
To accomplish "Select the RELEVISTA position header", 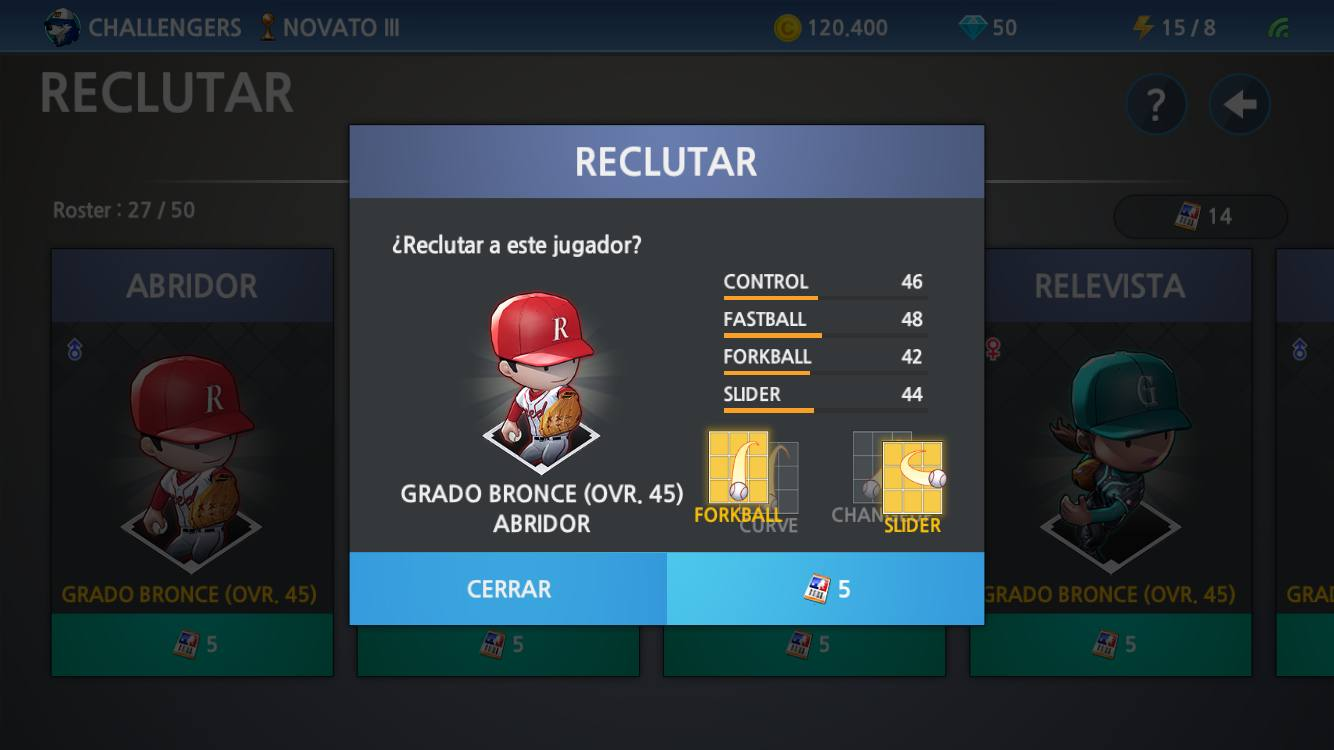I will [1109, 286].
